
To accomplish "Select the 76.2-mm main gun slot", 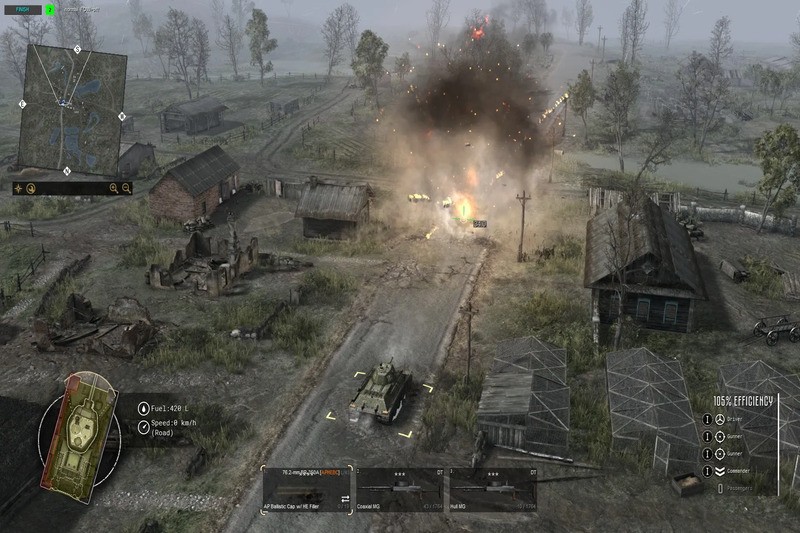I will (306, 490).
